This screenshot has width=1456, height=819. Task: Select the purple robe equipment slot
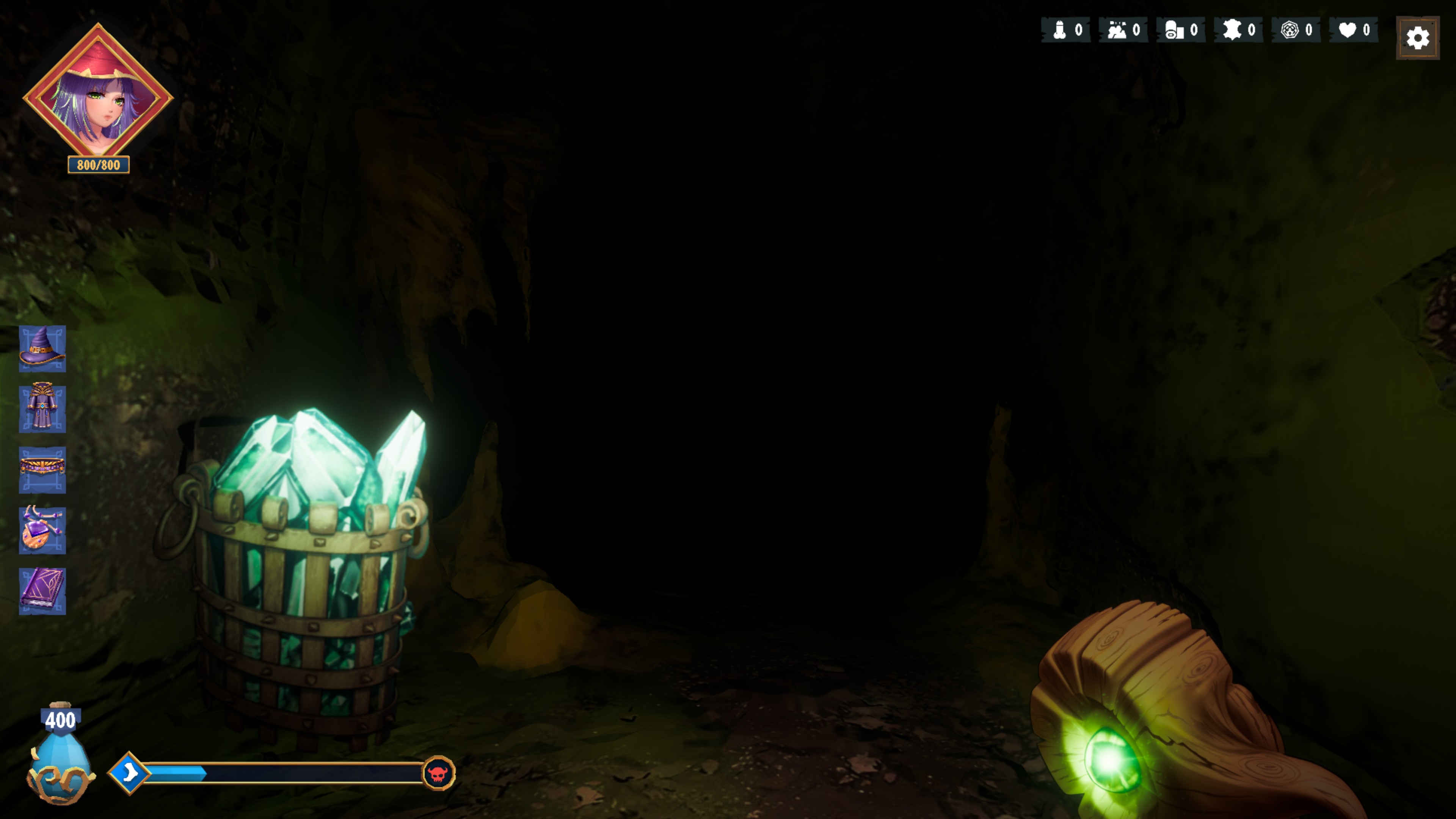[42, 409]
